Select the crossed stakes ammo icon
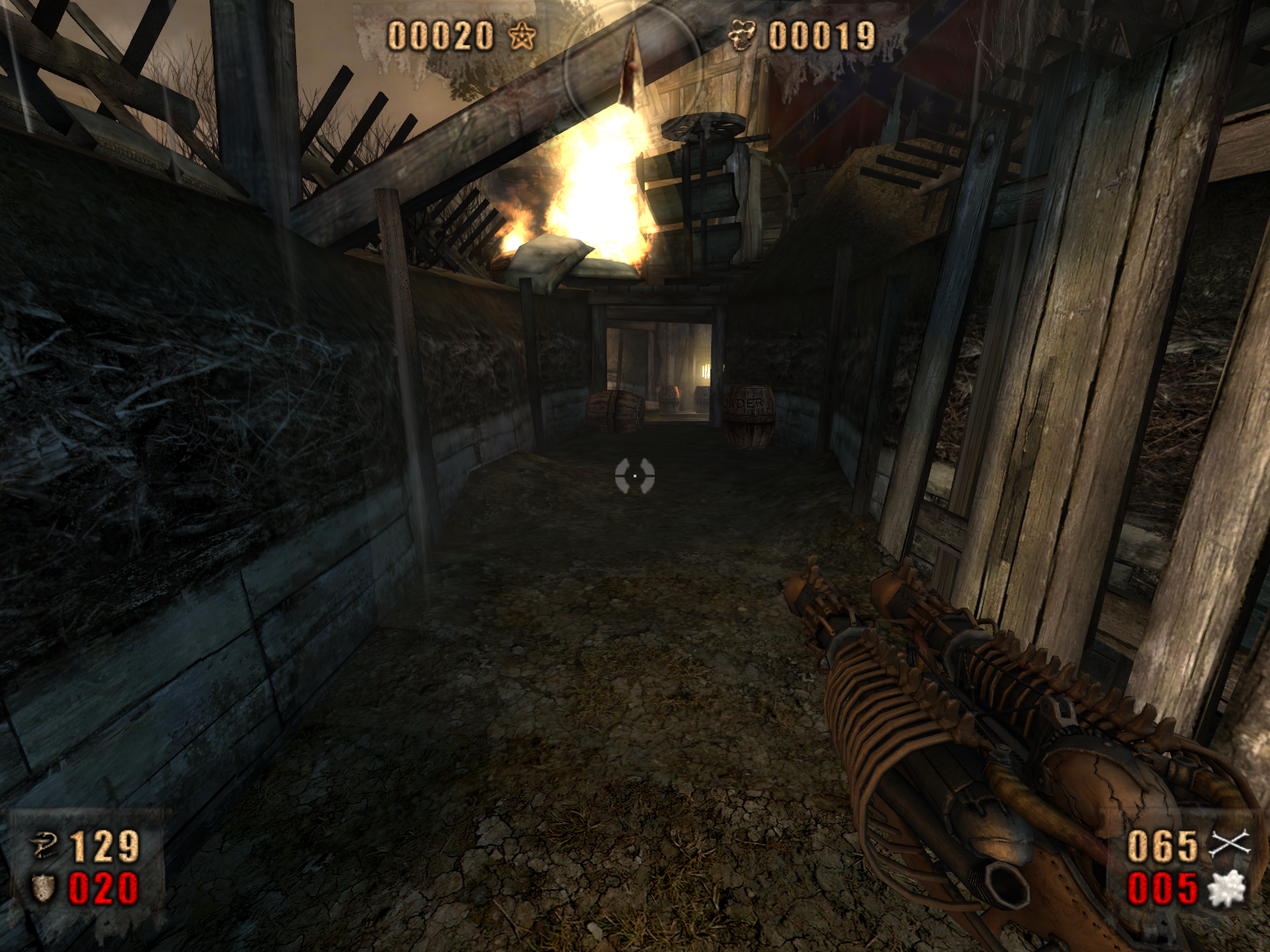The width and height of the screenshot is (1270, 952). 1229,844
